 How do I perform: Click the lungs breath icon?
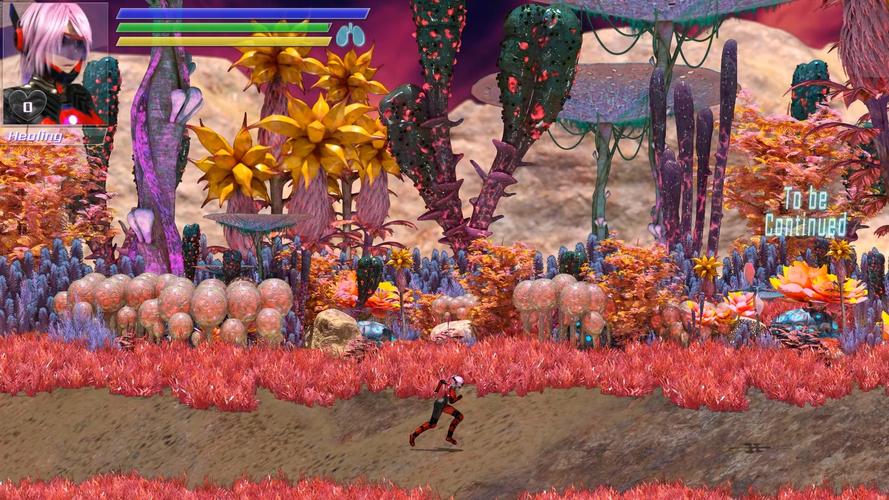(x=350, y=36)
